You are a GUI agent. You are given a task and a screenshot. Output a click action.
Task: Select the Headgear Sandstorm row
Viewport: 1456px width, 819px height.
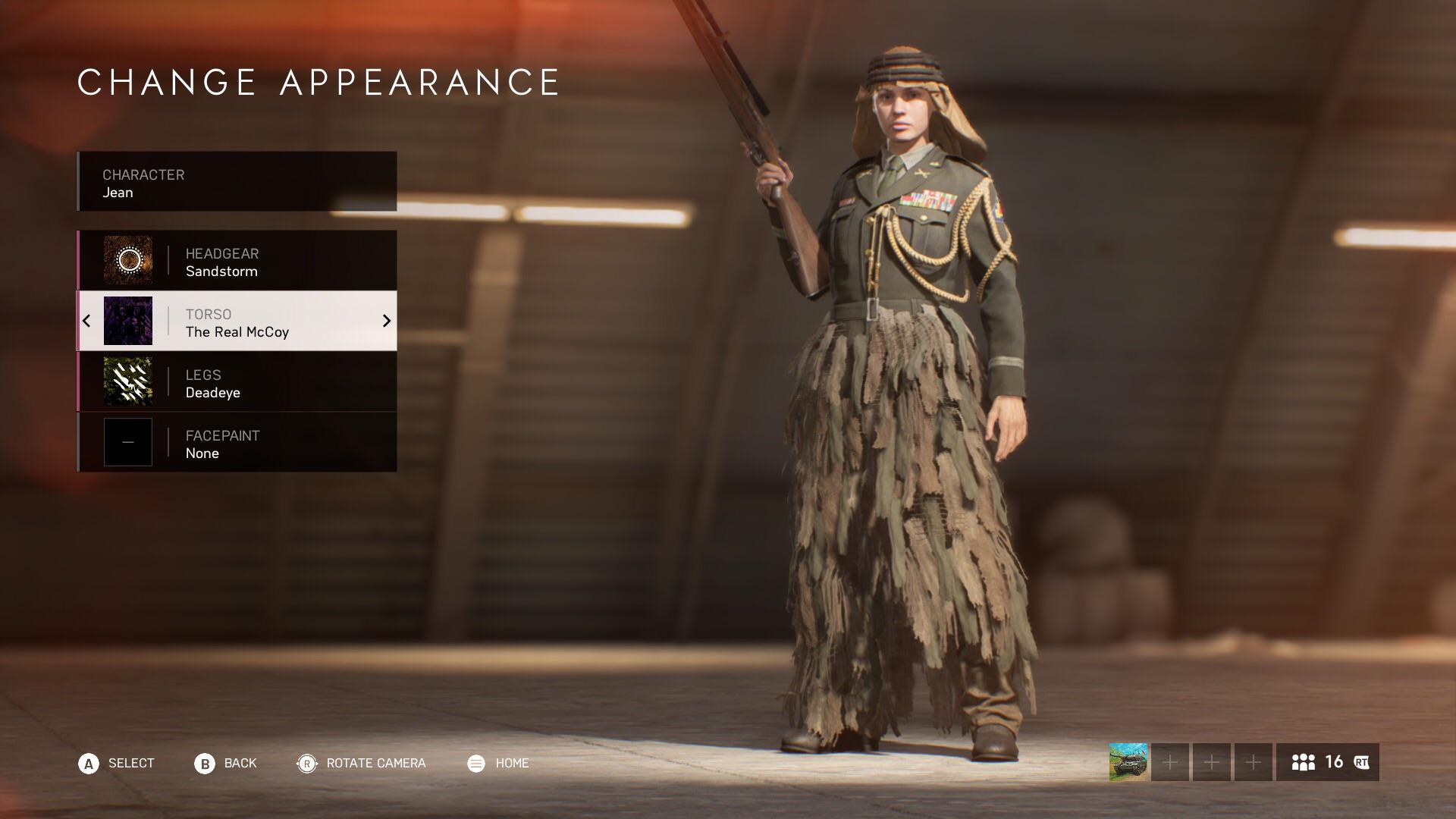click(x=237, y=260)
